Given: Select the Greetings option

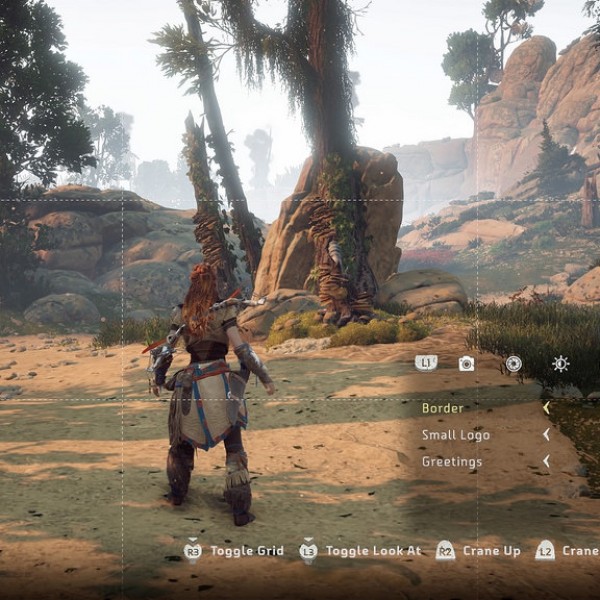Looking at the screenshot, I should pyautogui.click(x=452, y=462).
